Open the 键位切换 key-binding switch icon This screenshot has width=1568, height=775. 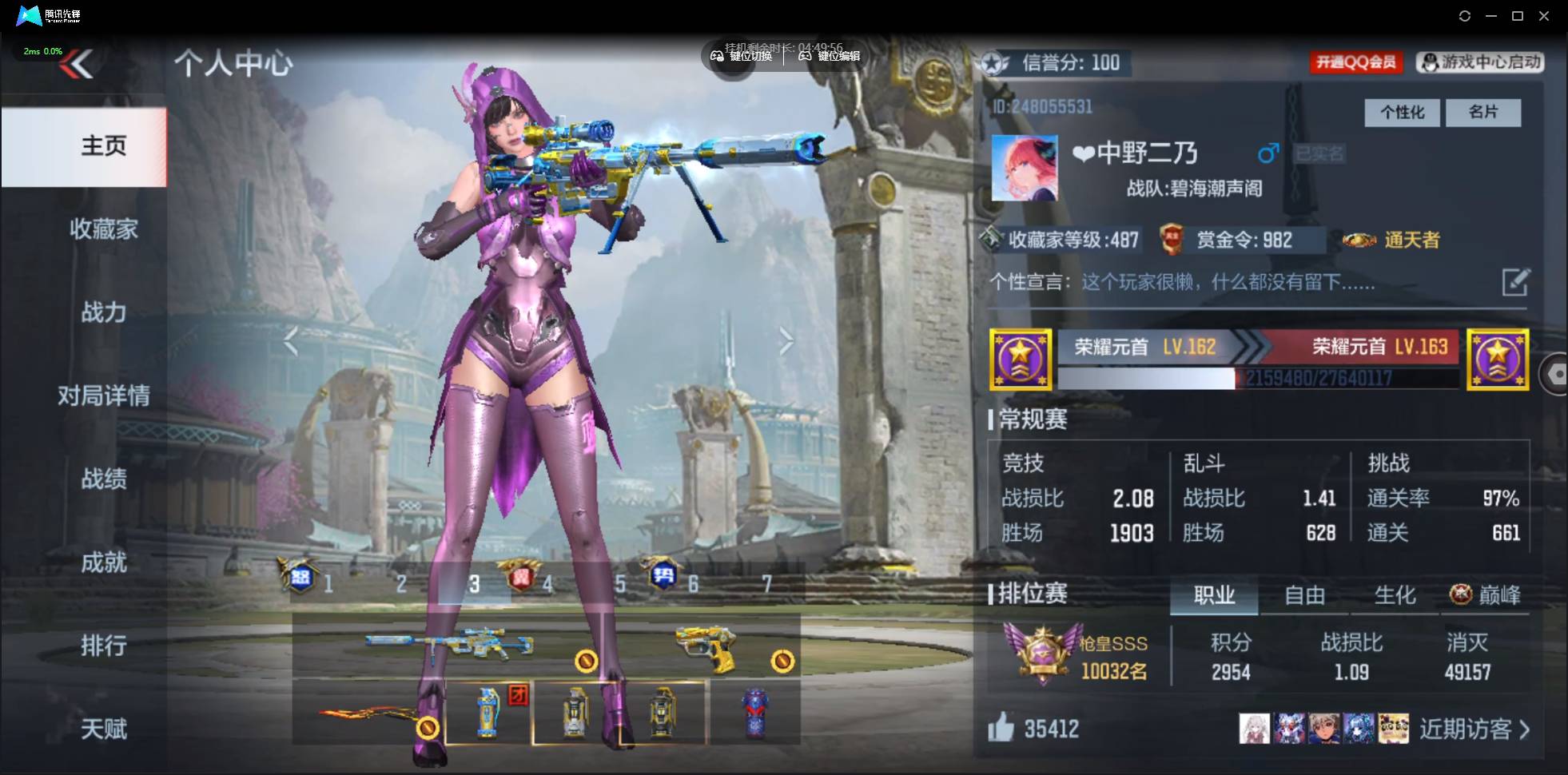pyautogui.click(x=718, y=56)
